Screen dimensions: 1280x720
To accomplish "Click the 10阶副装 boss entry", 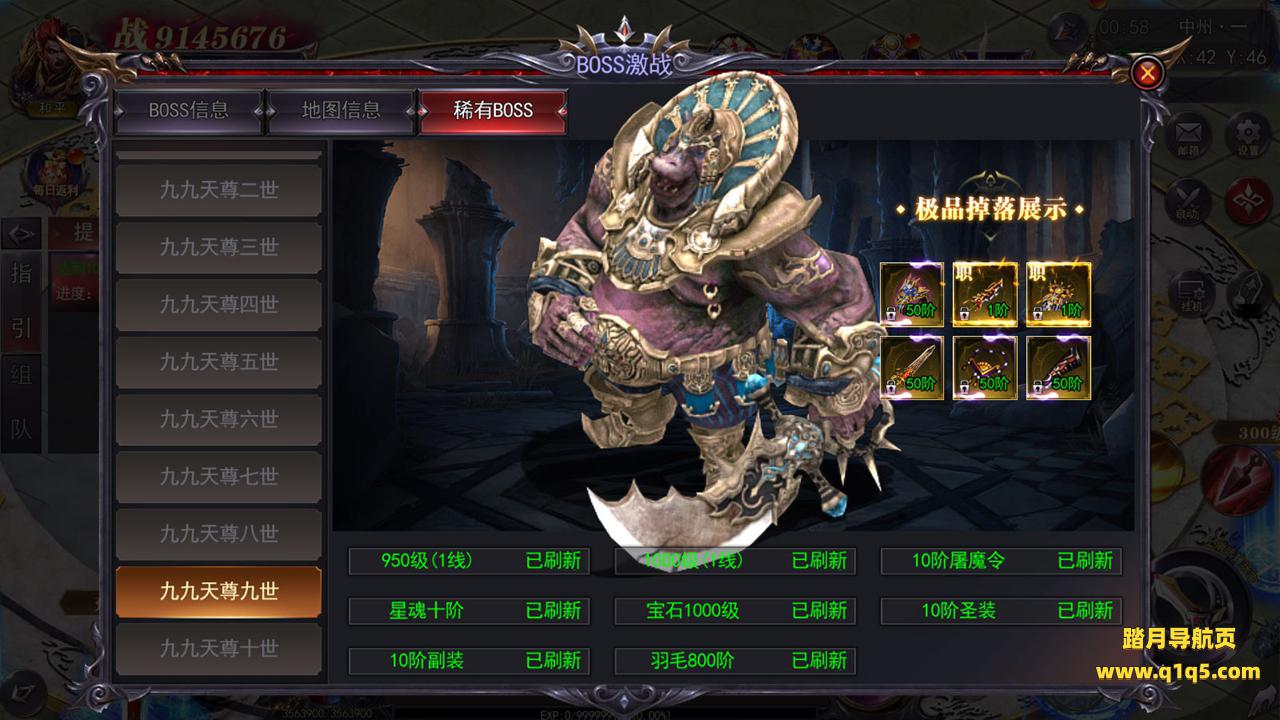I will [469, 660].
